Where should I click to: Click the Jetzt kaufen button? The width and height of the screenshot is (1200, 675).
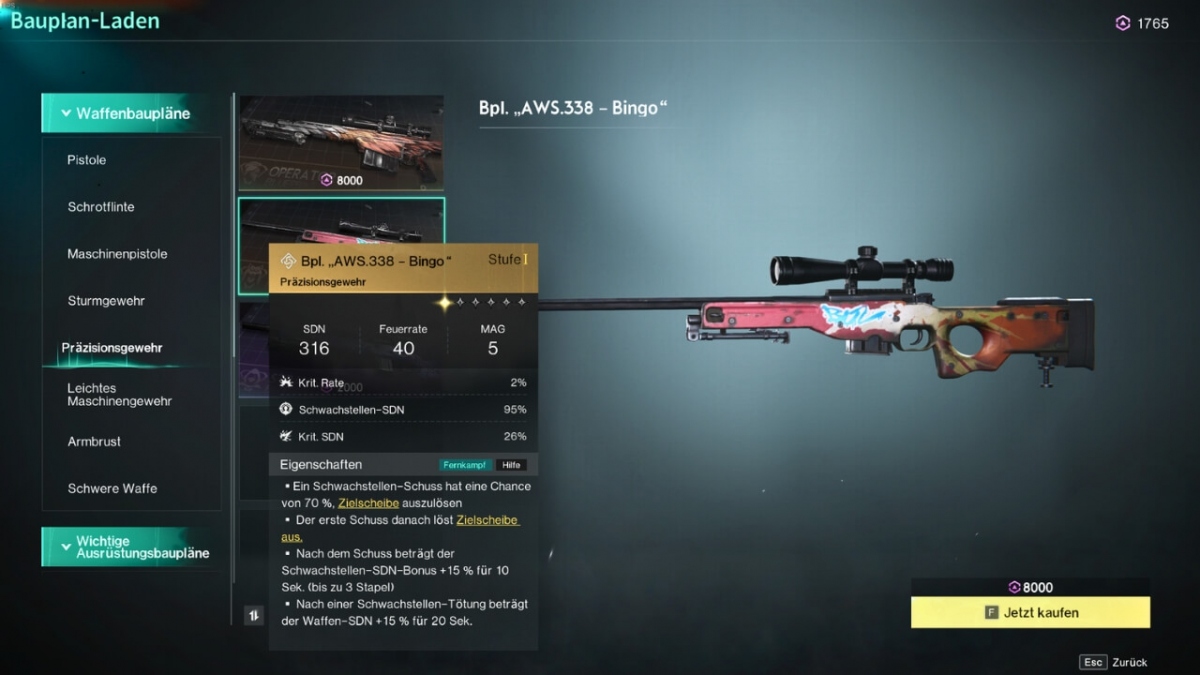coord(1030,612)
